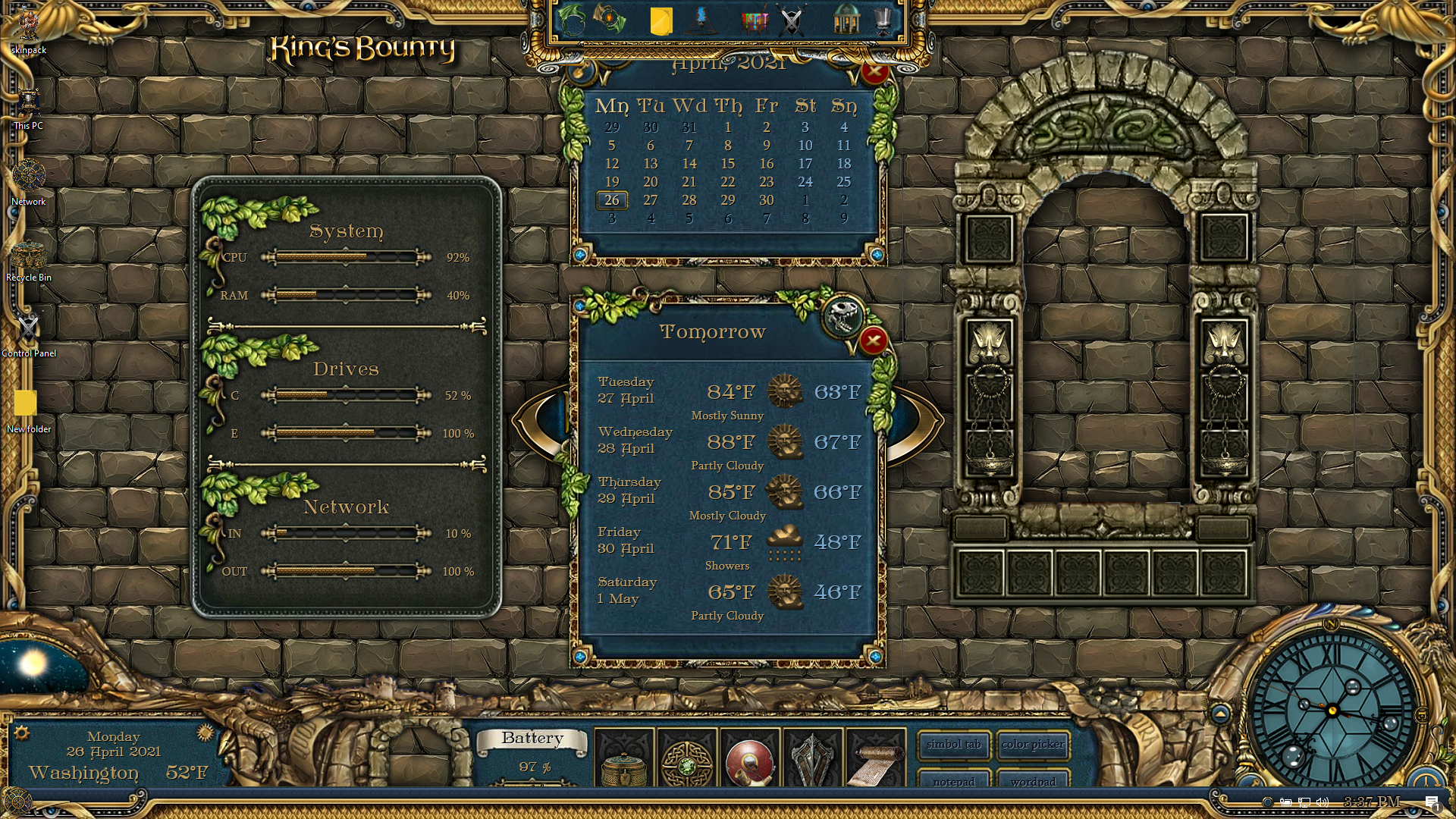Open the taskbar volume control
The width and height of the screenshot is (1456, 819).
point(1323,802)
